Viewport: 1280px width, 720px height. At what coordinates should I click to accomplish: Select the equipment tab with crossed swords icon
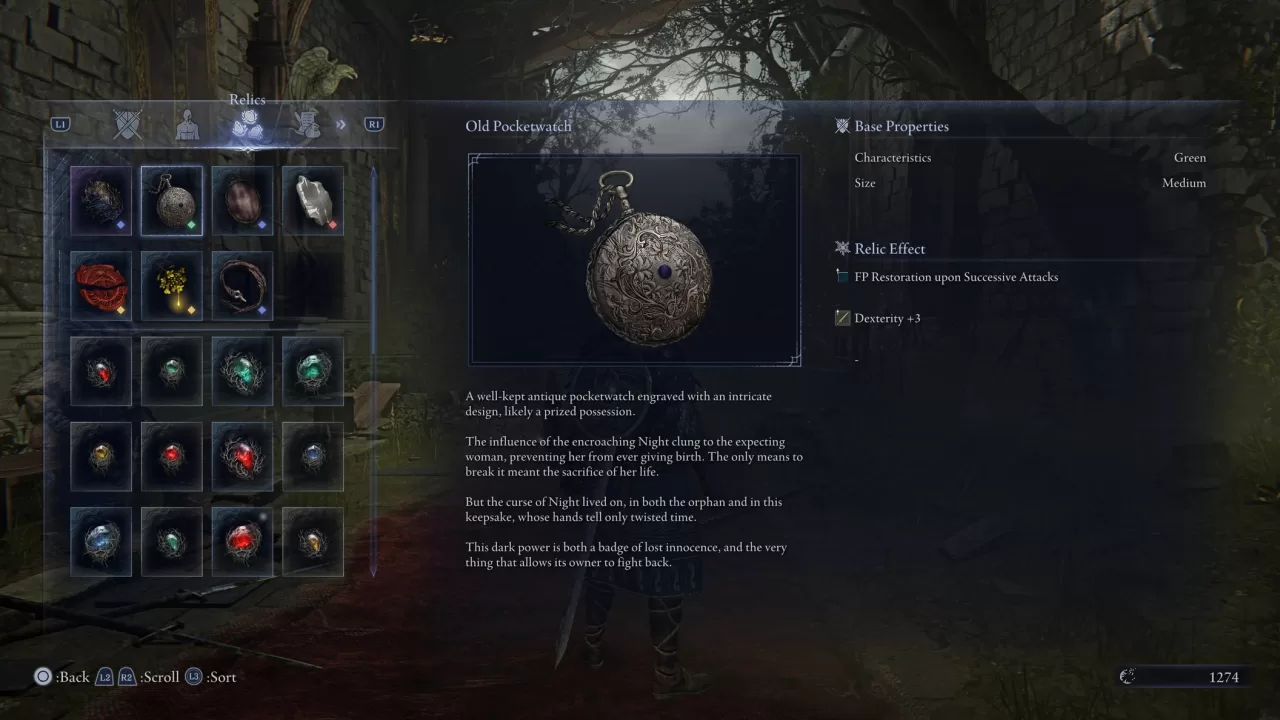(128, 124)
